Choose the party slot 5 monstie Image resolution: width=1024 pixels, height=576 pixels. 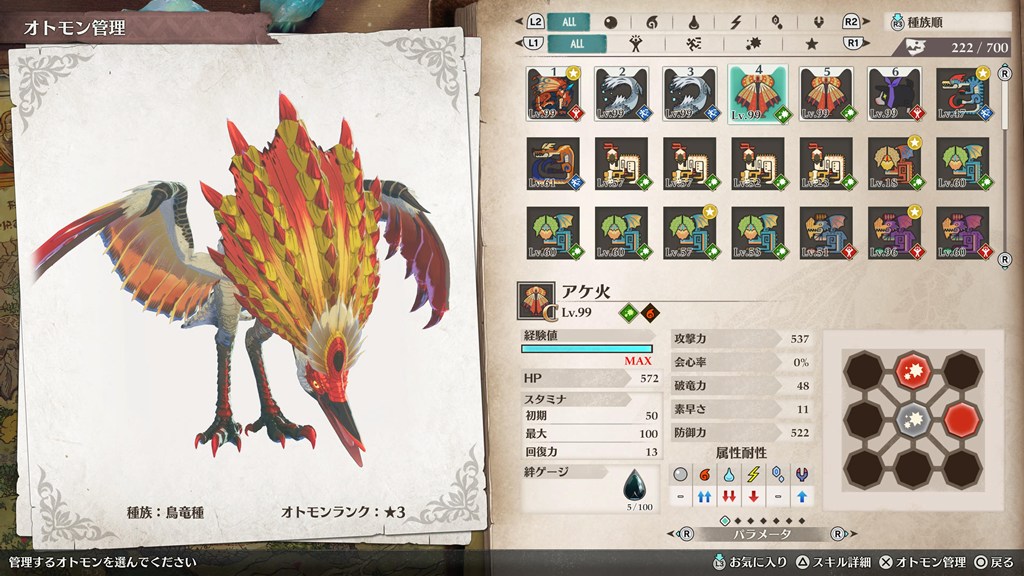coord(826,94)
